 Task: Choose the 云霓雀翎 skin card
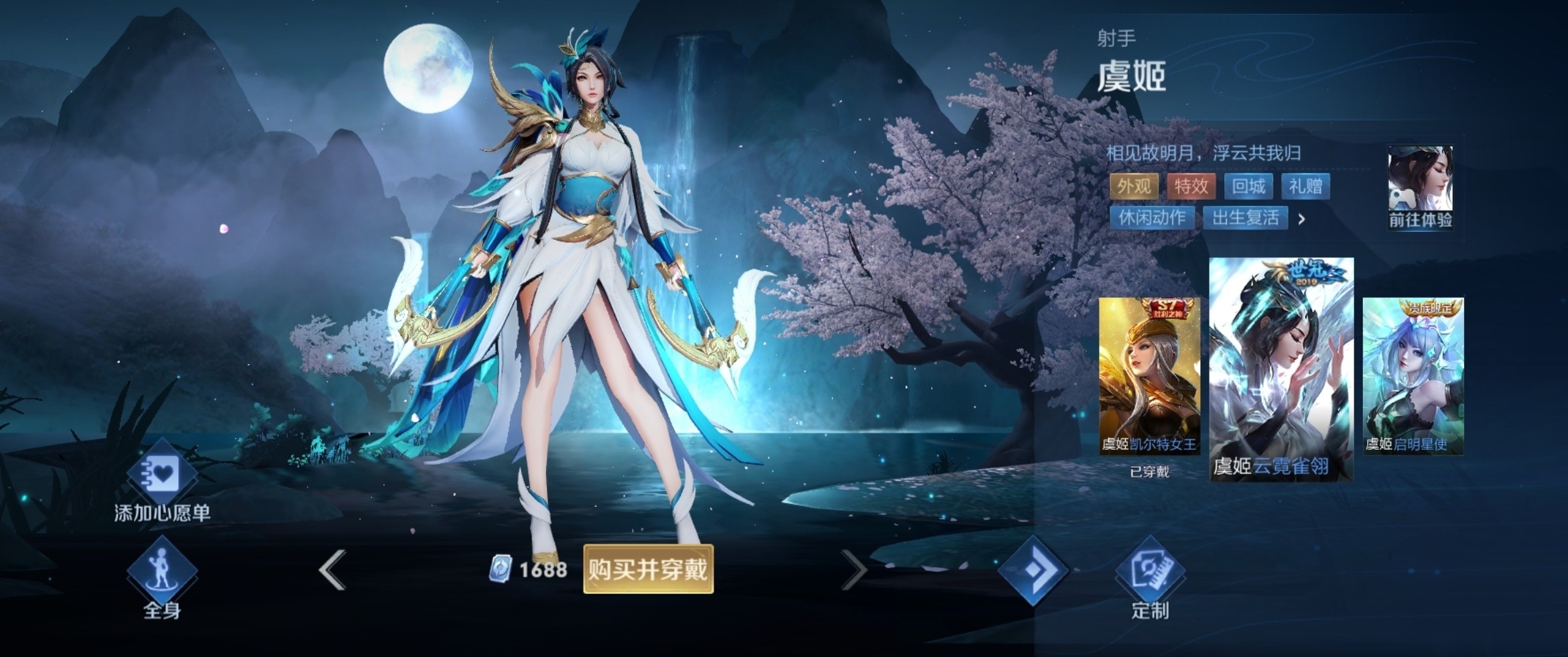pyautogui.click(x=1281, y=369)
